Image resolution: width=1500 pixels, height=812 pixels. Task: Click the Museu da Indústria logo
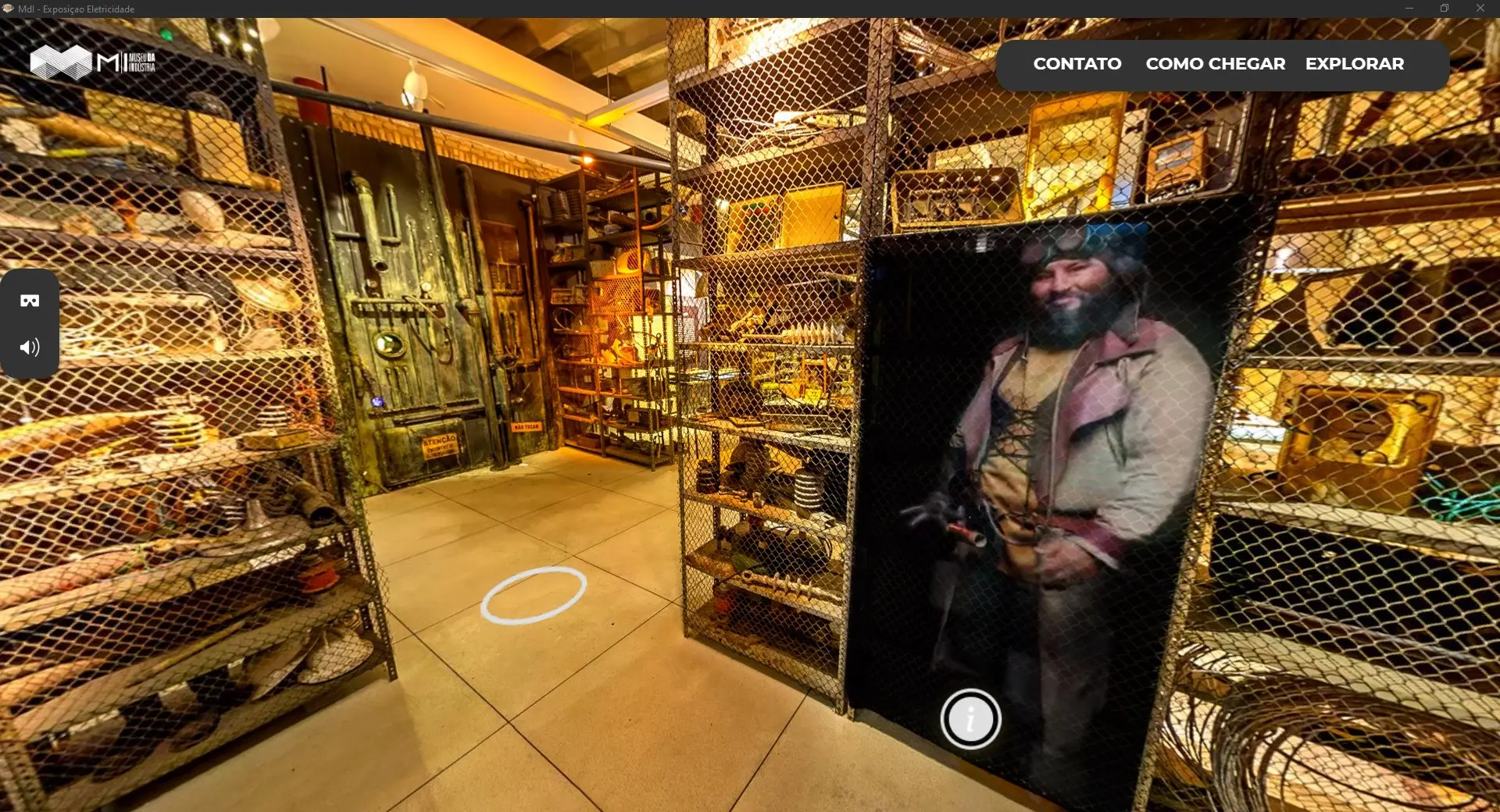coord(92,62)
